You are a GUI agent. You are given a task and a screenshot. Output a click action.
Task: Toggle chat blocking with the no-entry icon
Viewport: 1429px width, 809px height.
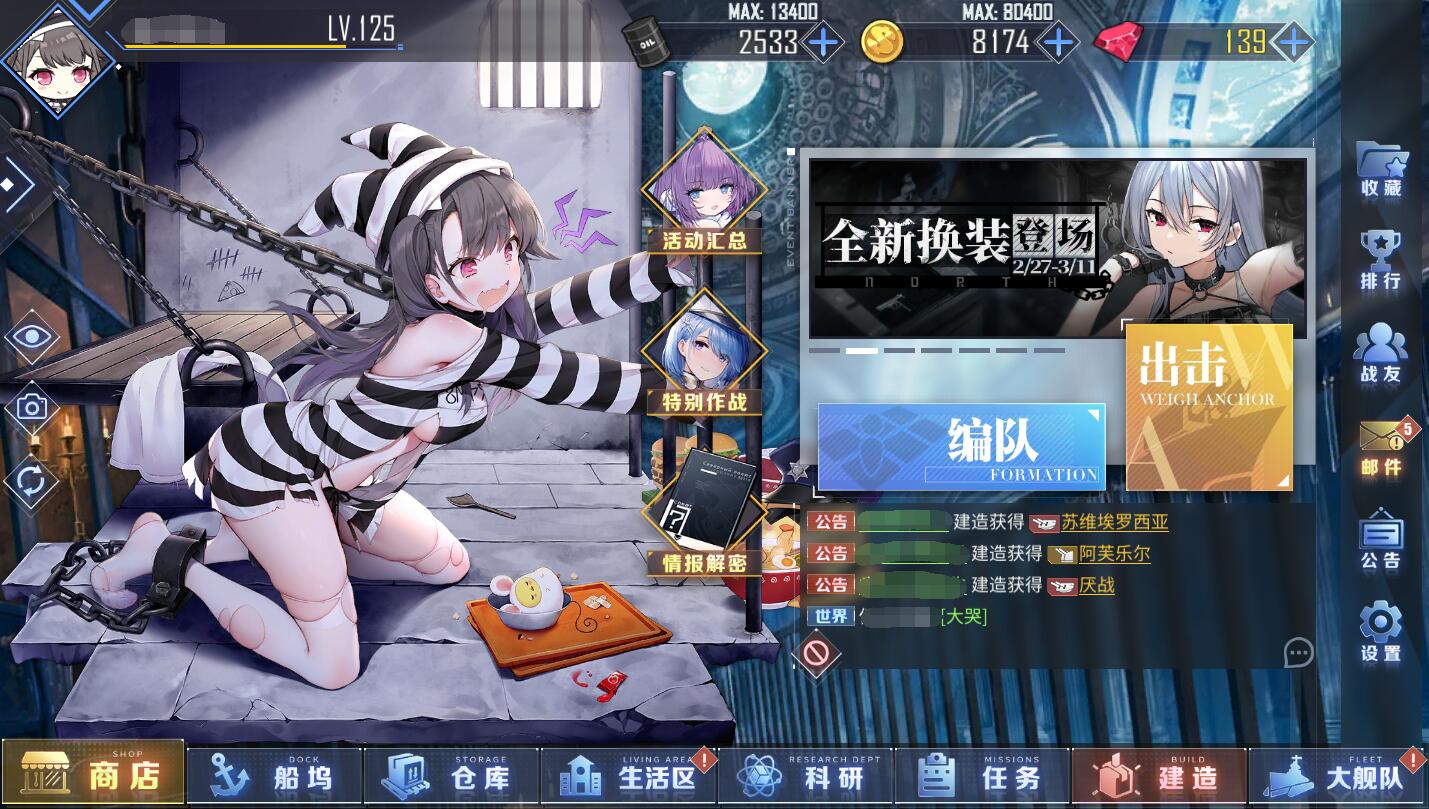pos(817,655)
